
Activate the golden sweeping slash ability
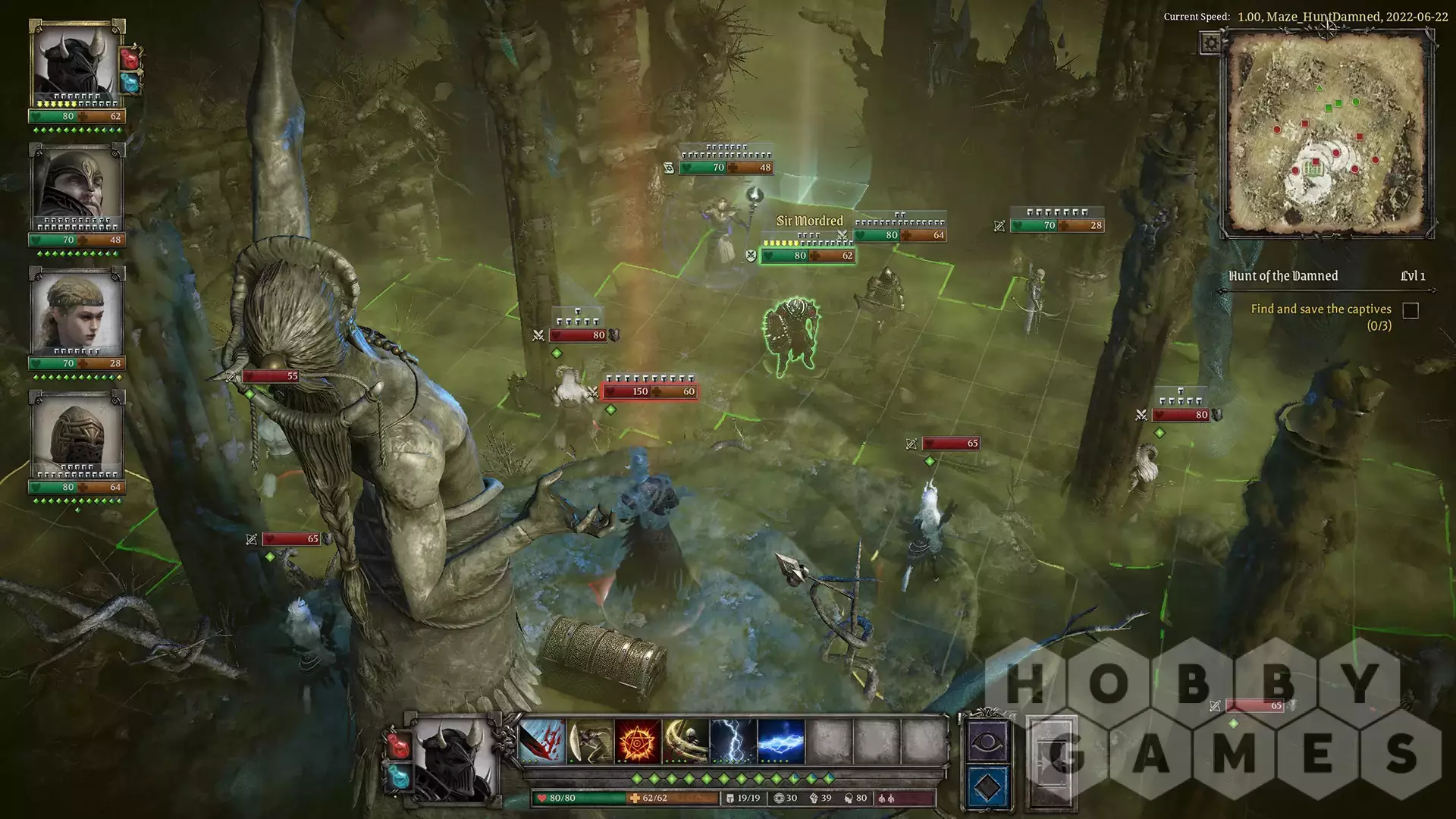coord(686,741)
